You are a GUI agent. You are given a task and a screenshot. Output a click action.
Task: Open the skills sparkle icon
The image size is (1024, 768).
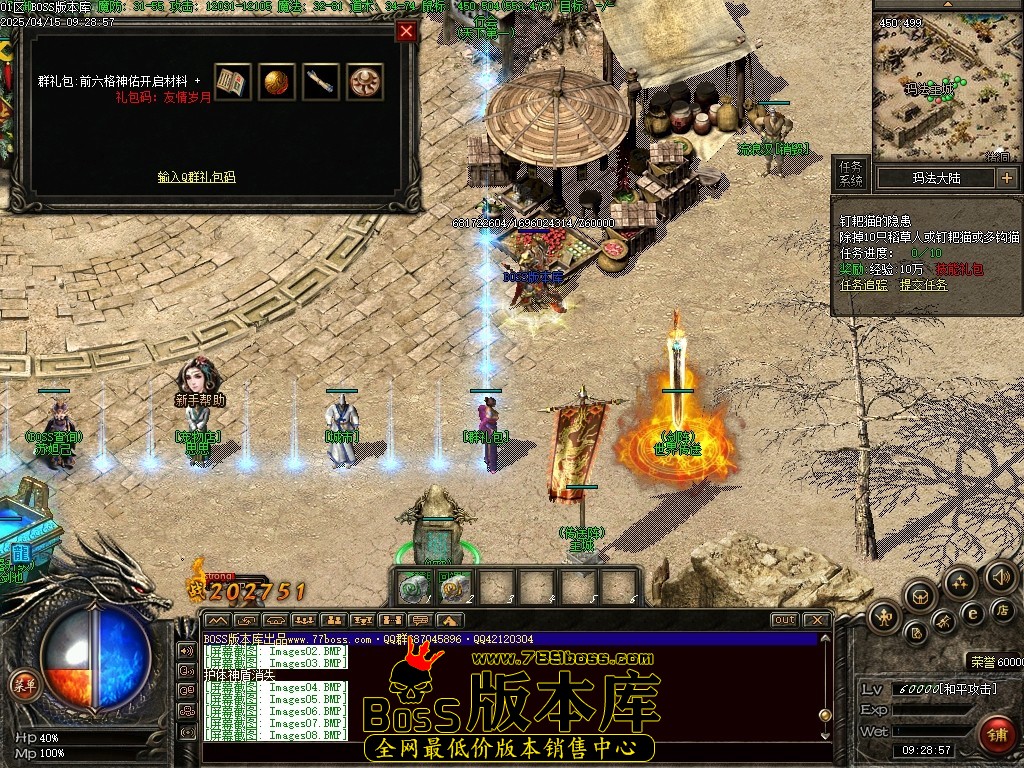click(960, 582)
